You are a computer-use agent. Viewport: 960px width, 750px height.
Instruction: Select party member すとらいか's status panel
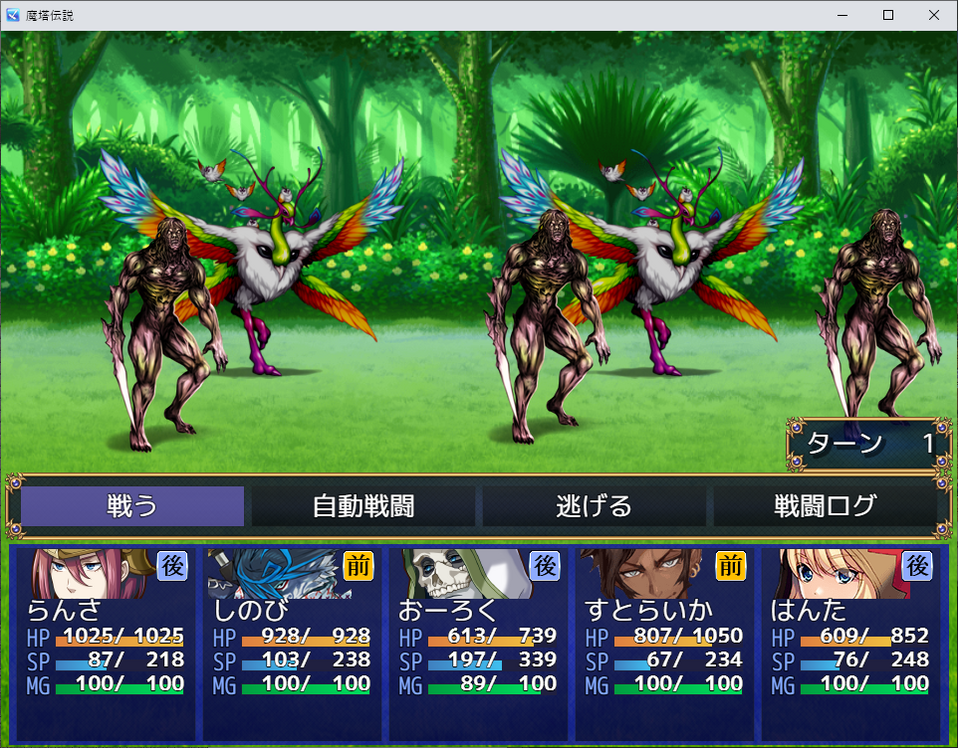664,642
